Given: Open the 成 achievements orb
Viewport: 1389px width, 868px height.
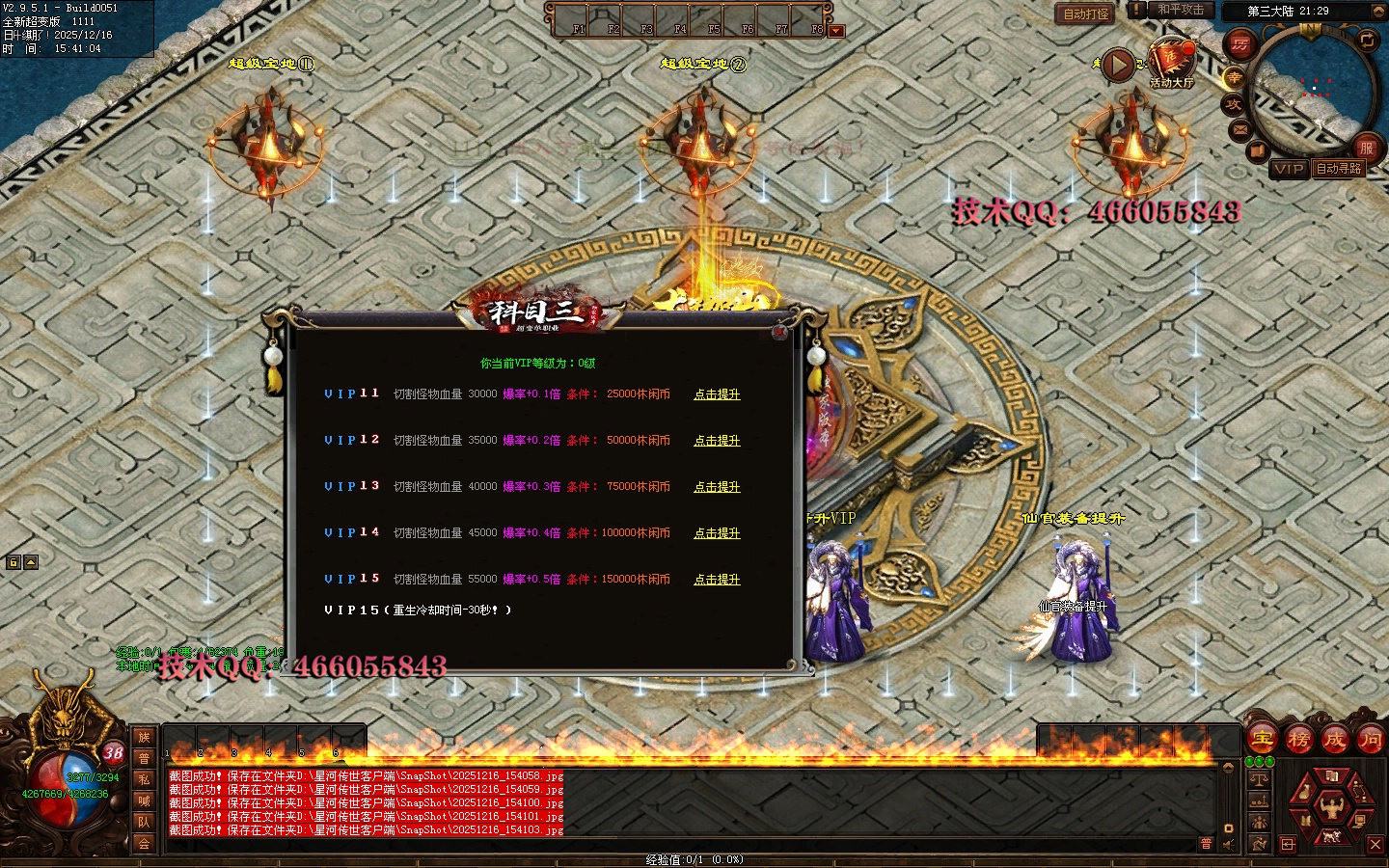Looking at the screenshot, I should (x=1335, y=740).
